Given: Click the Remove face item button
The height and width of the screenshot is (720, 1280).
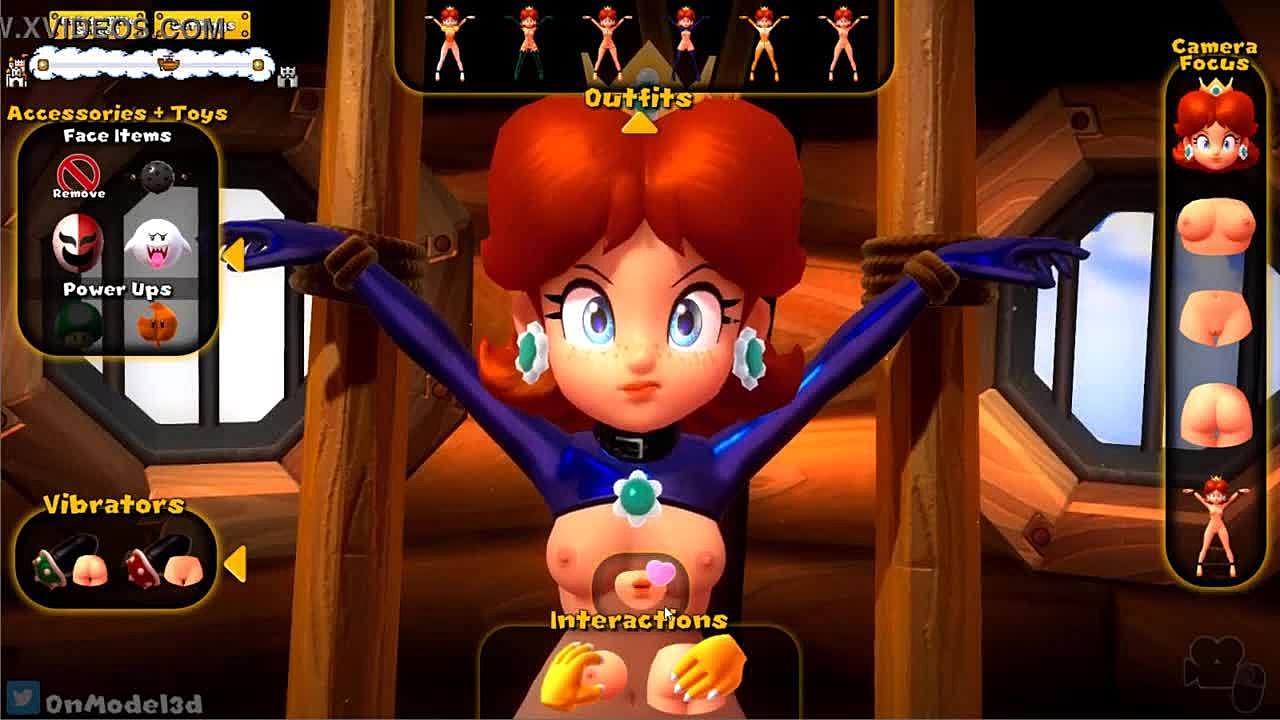Looking at the screenshot, I should 78,177.
